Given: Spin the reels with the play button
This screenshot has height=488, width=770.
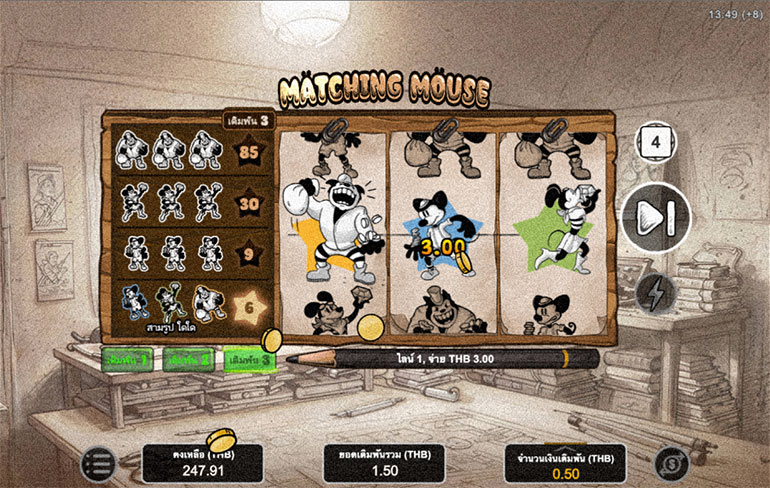Looking at the screenshot, I should click(x=655, y=217).
